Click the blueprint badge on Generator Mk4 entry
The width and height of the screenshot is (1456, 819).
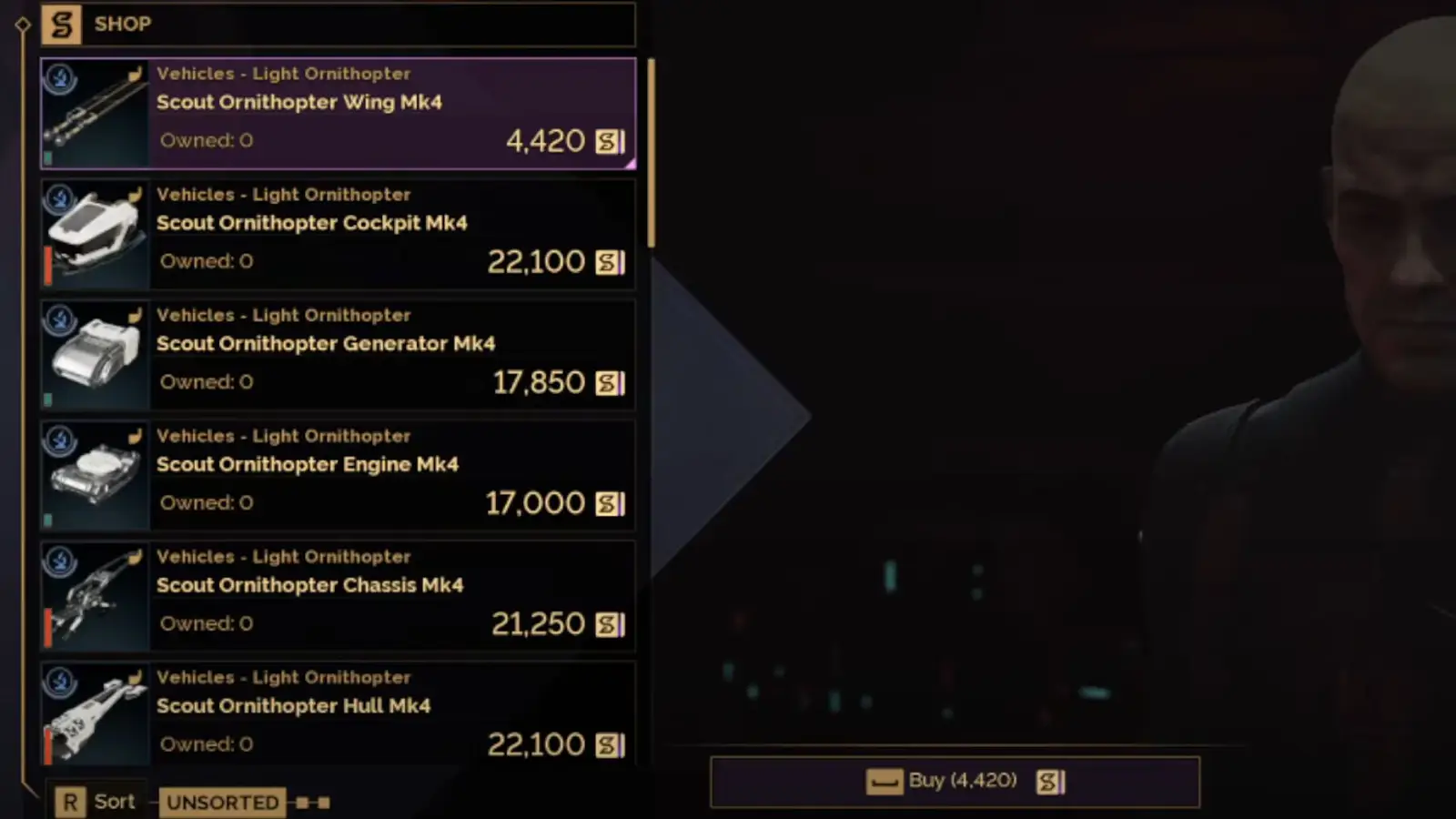[59, 321]
